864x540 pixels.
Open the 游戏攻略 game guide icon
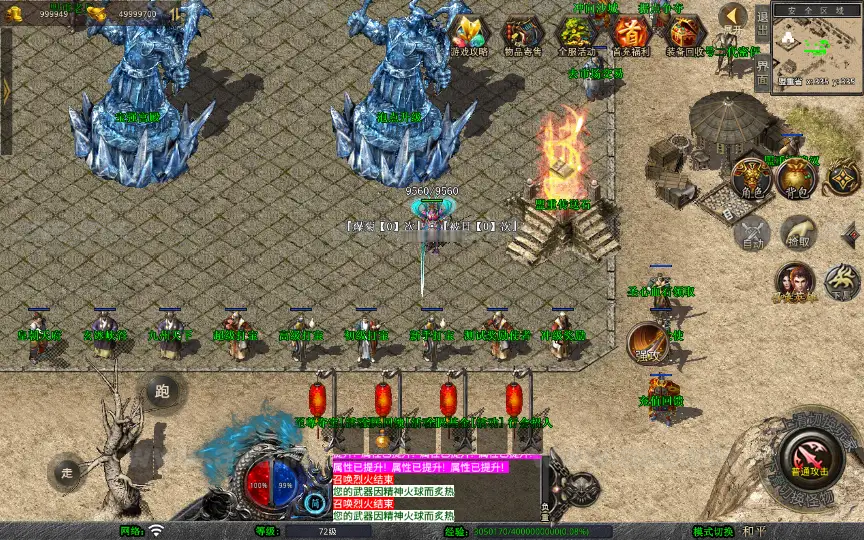pyautogui.click(x=465, y=35)
